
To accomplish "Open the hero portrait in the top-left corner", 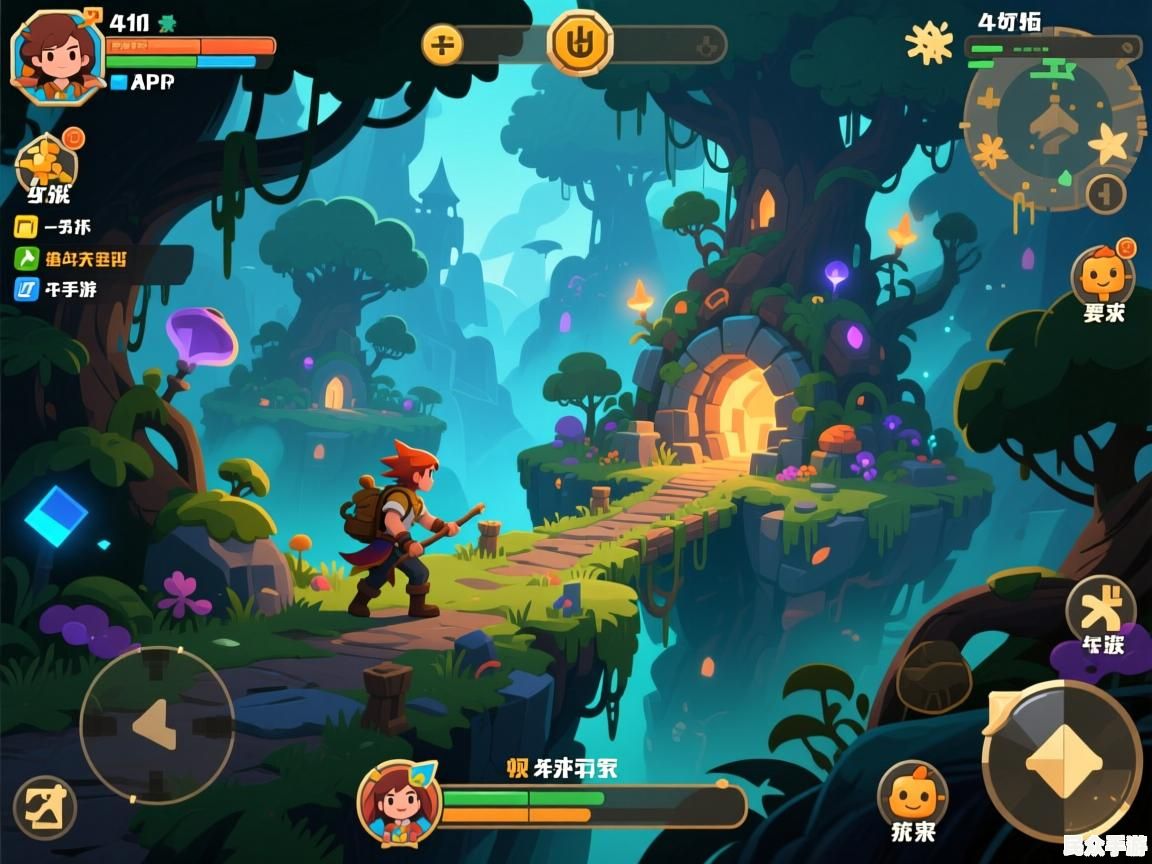I will [57, 56].
